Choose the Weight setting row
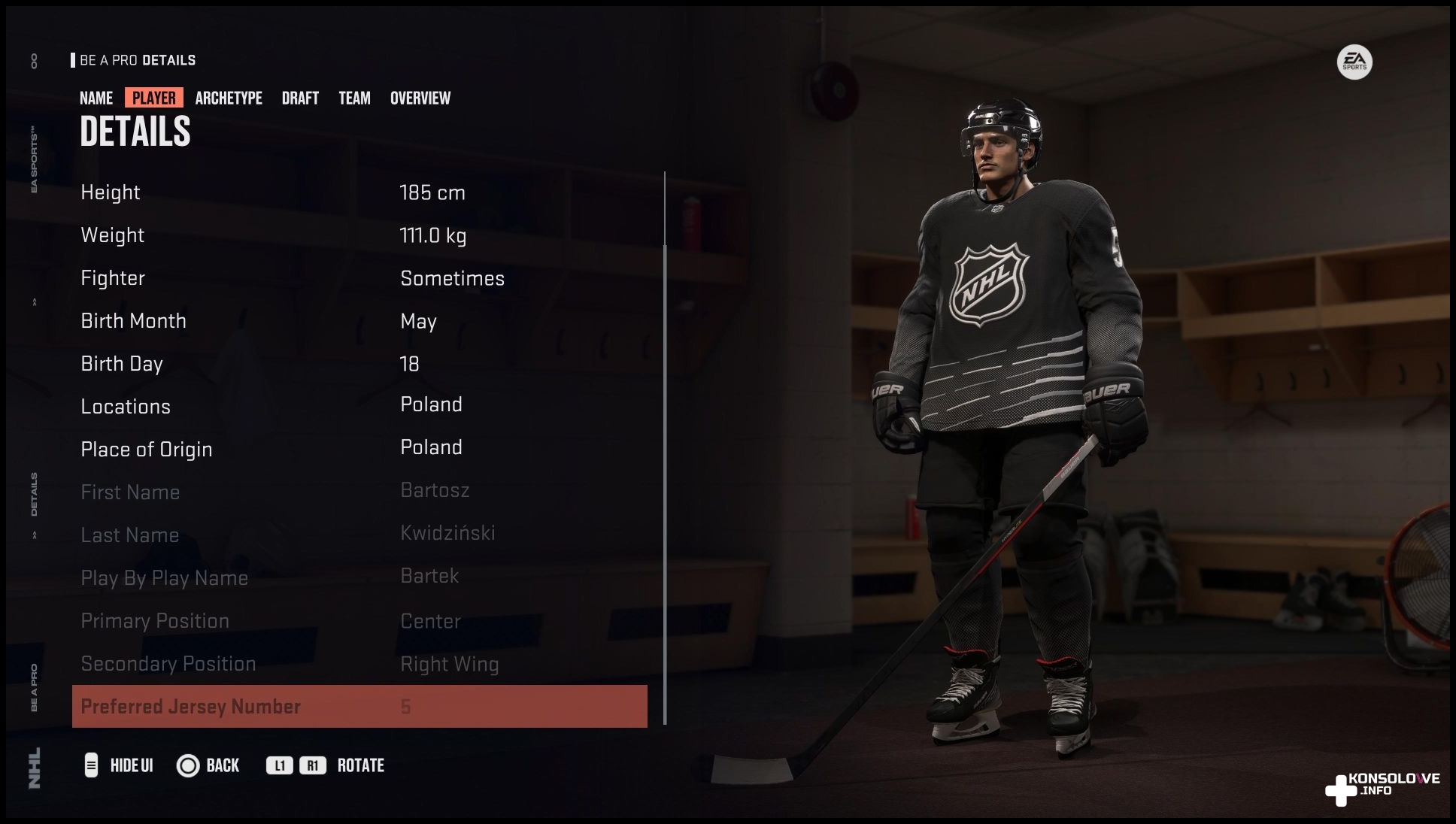 coord(359,235)
